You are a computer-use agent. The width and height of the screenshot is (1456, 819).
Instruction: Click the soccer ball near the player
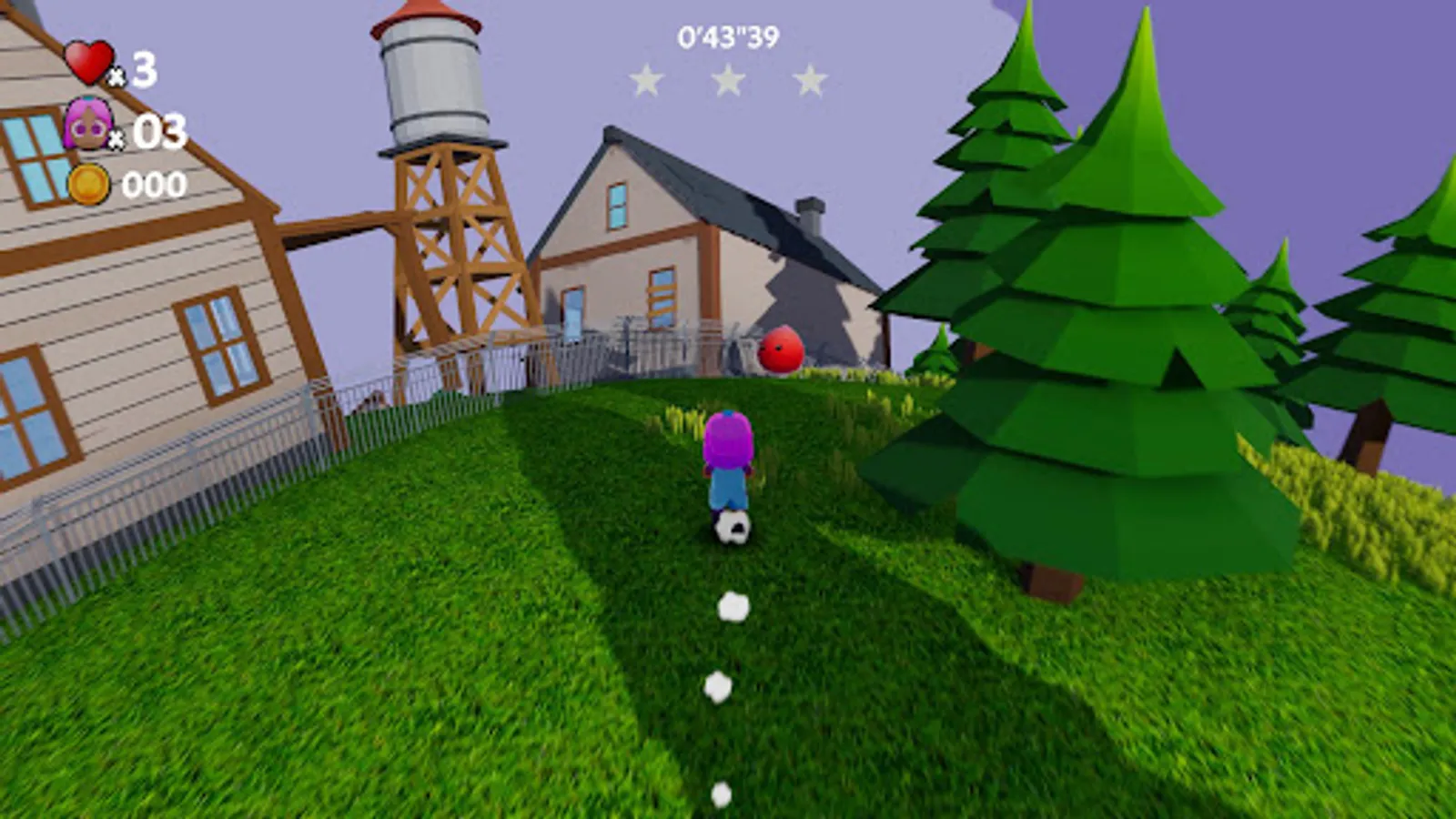pos(733,528)
